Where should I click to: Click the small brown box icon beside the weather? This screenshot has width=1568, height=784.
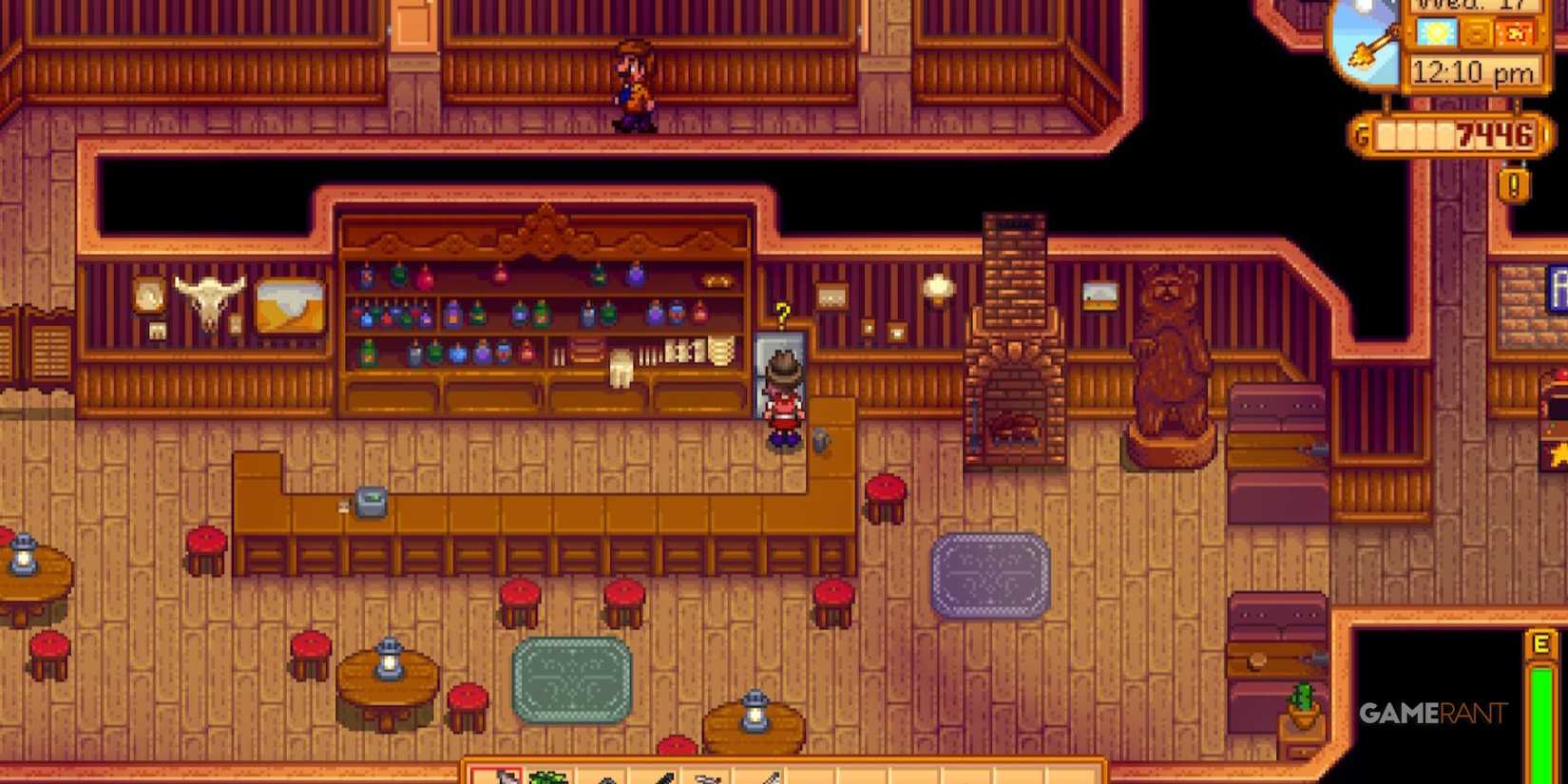1475,33
